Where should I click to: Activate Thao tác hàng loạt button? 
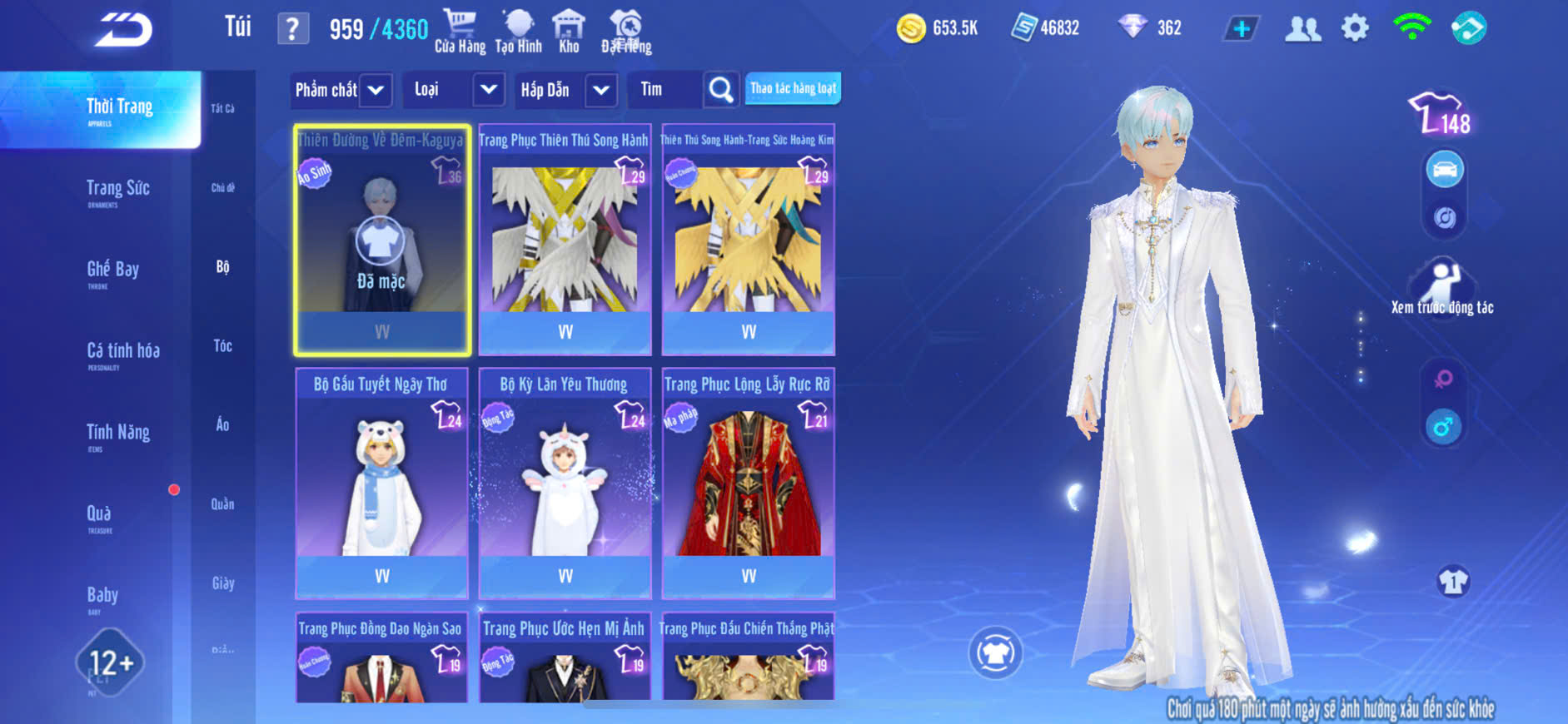[x=793, y=88]
